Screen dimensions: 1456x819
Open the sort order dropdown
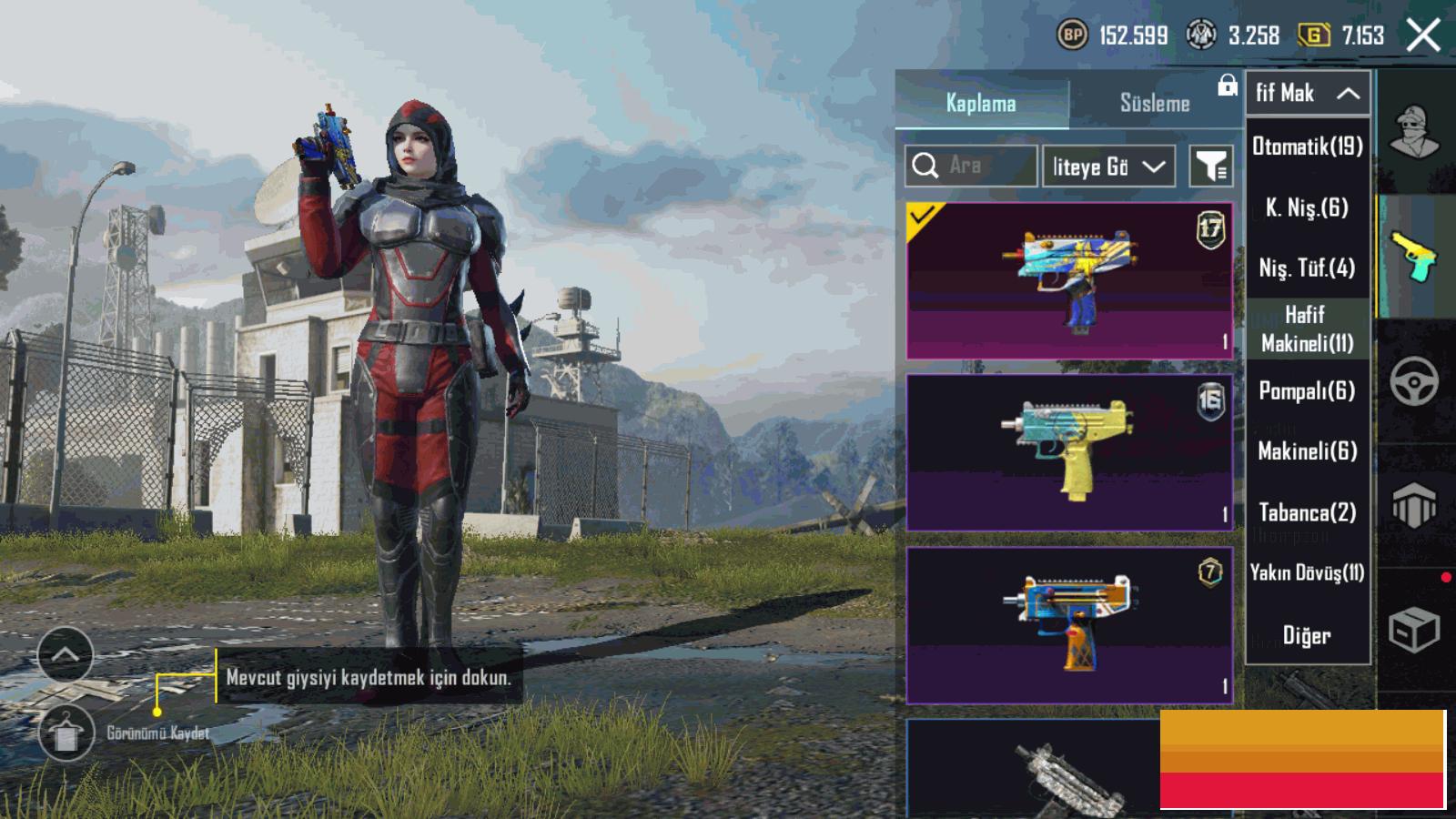click(x=1107, y=167)
